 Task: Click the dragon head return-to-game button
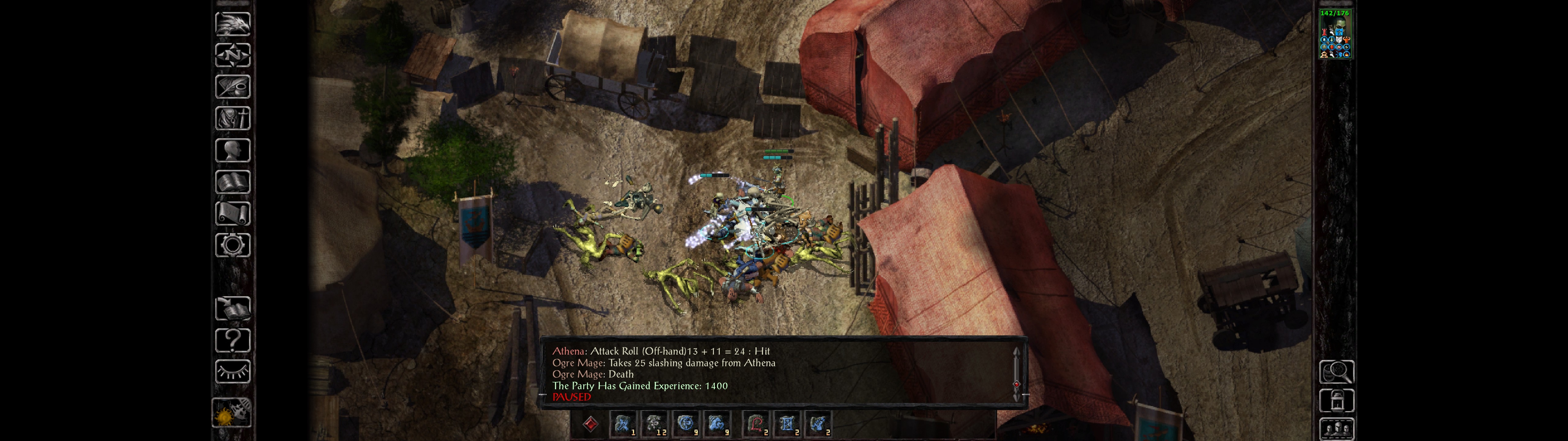coord(232,24)
